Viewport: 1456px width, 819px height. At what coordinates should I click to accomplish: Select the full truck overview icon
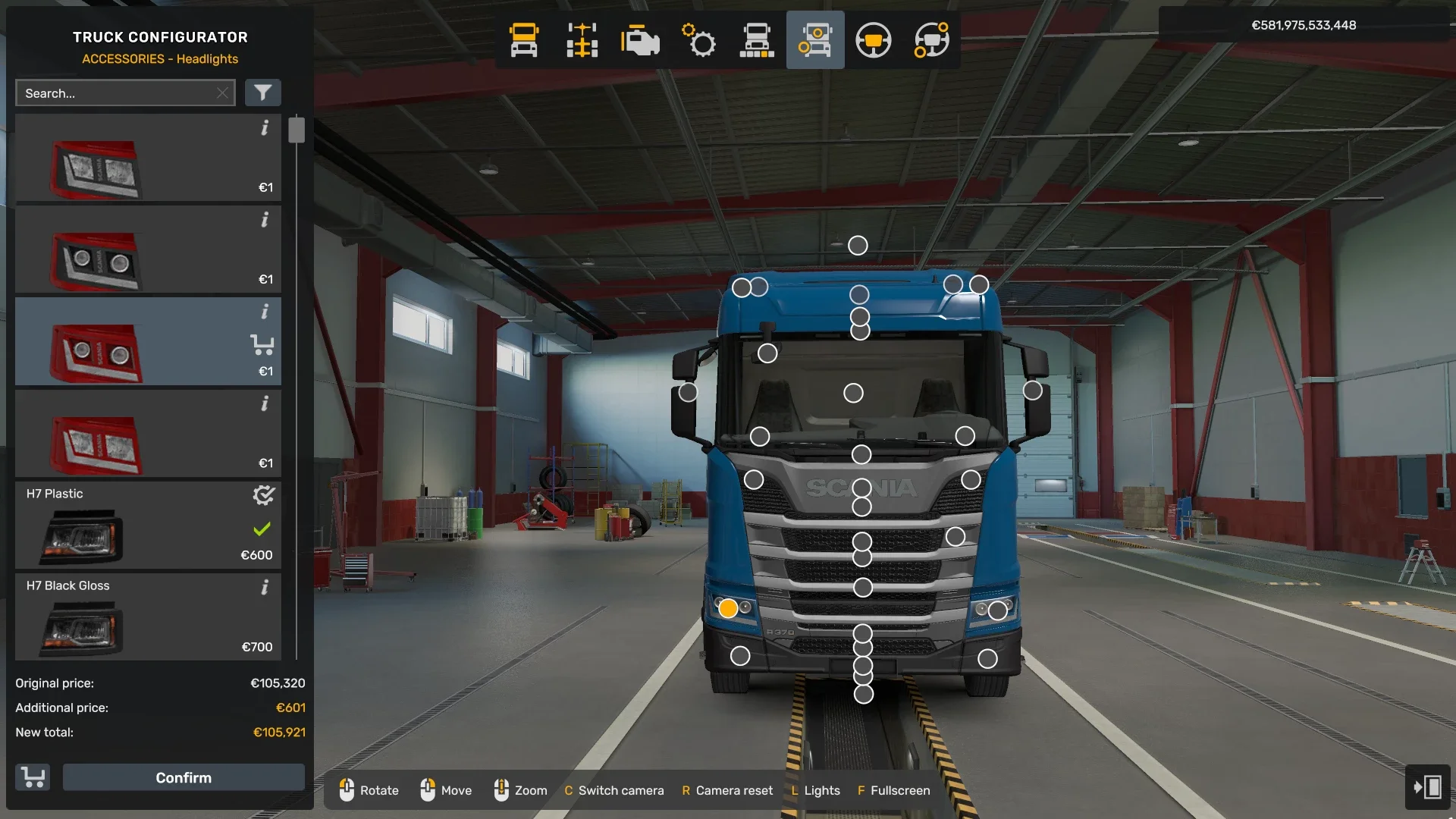point(523,40)
